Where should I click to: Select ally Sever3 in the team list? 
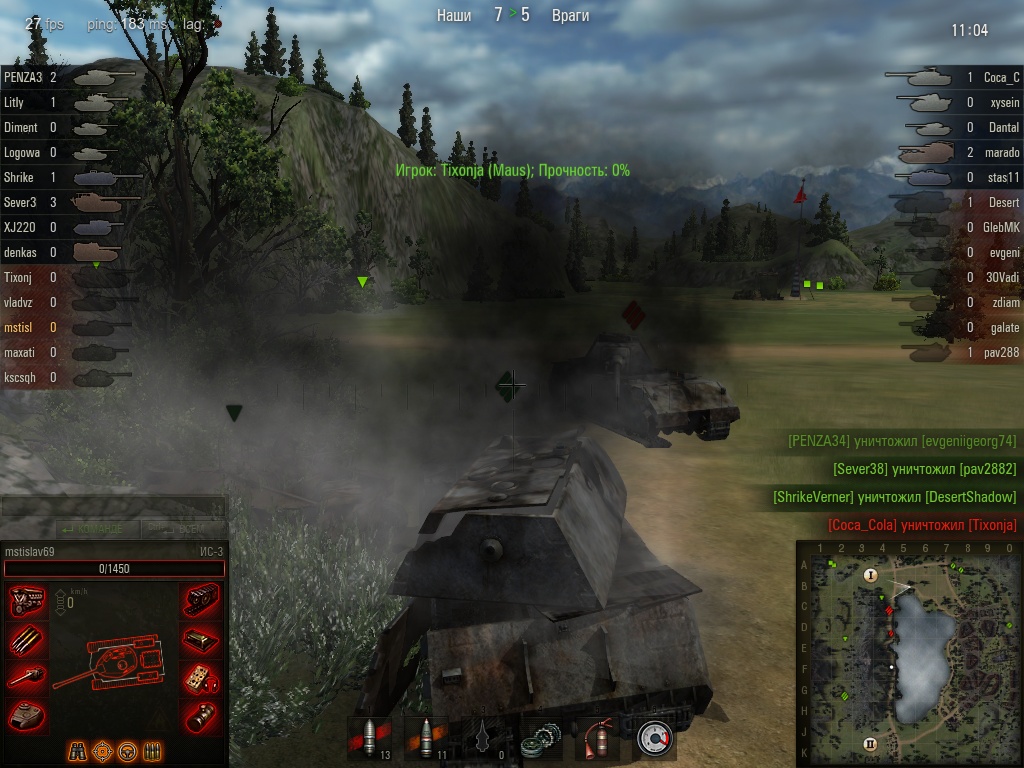[x=20, y=202]
